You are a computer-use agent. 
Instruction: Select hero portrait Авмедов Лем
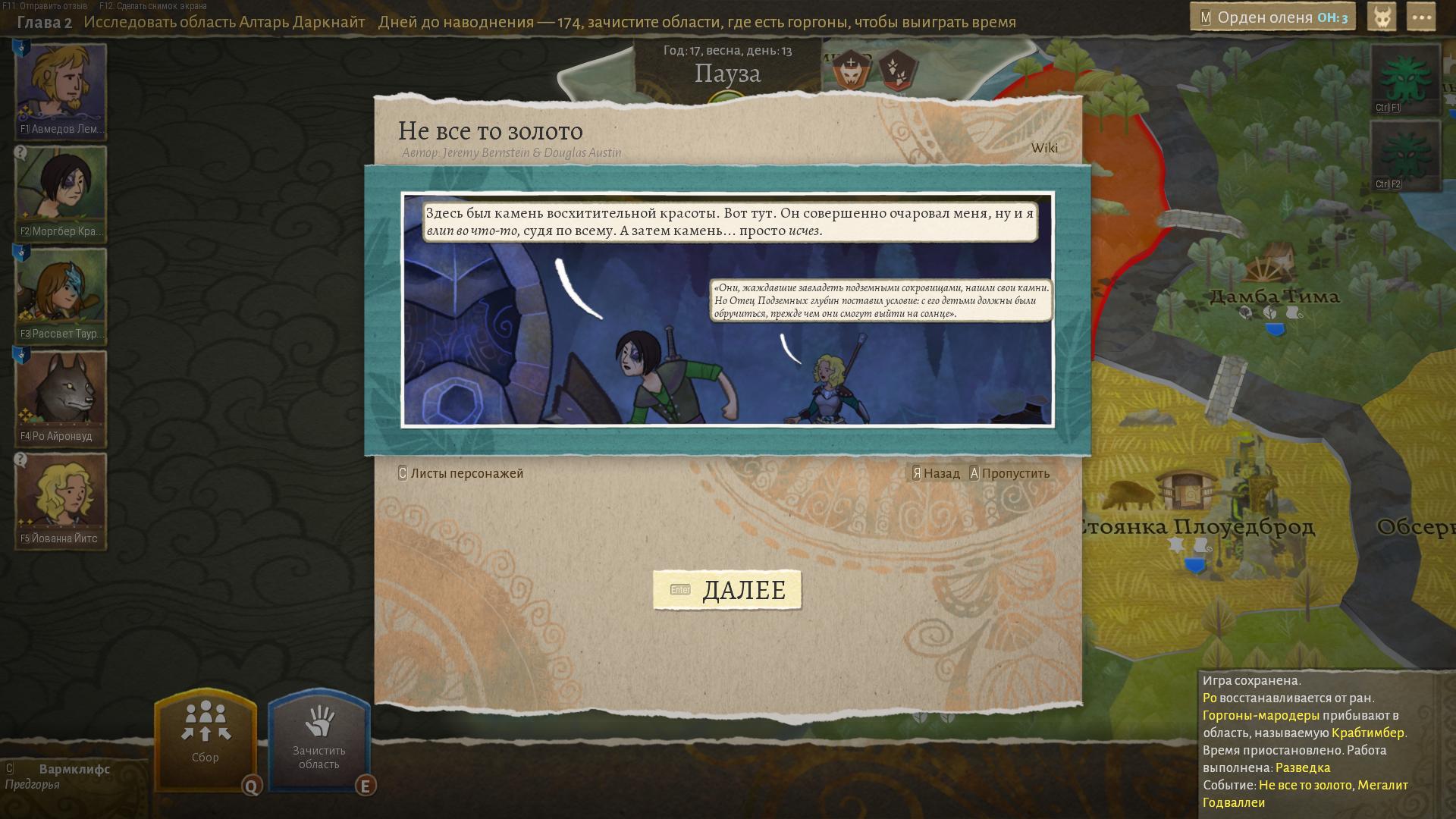click(61, 90)
